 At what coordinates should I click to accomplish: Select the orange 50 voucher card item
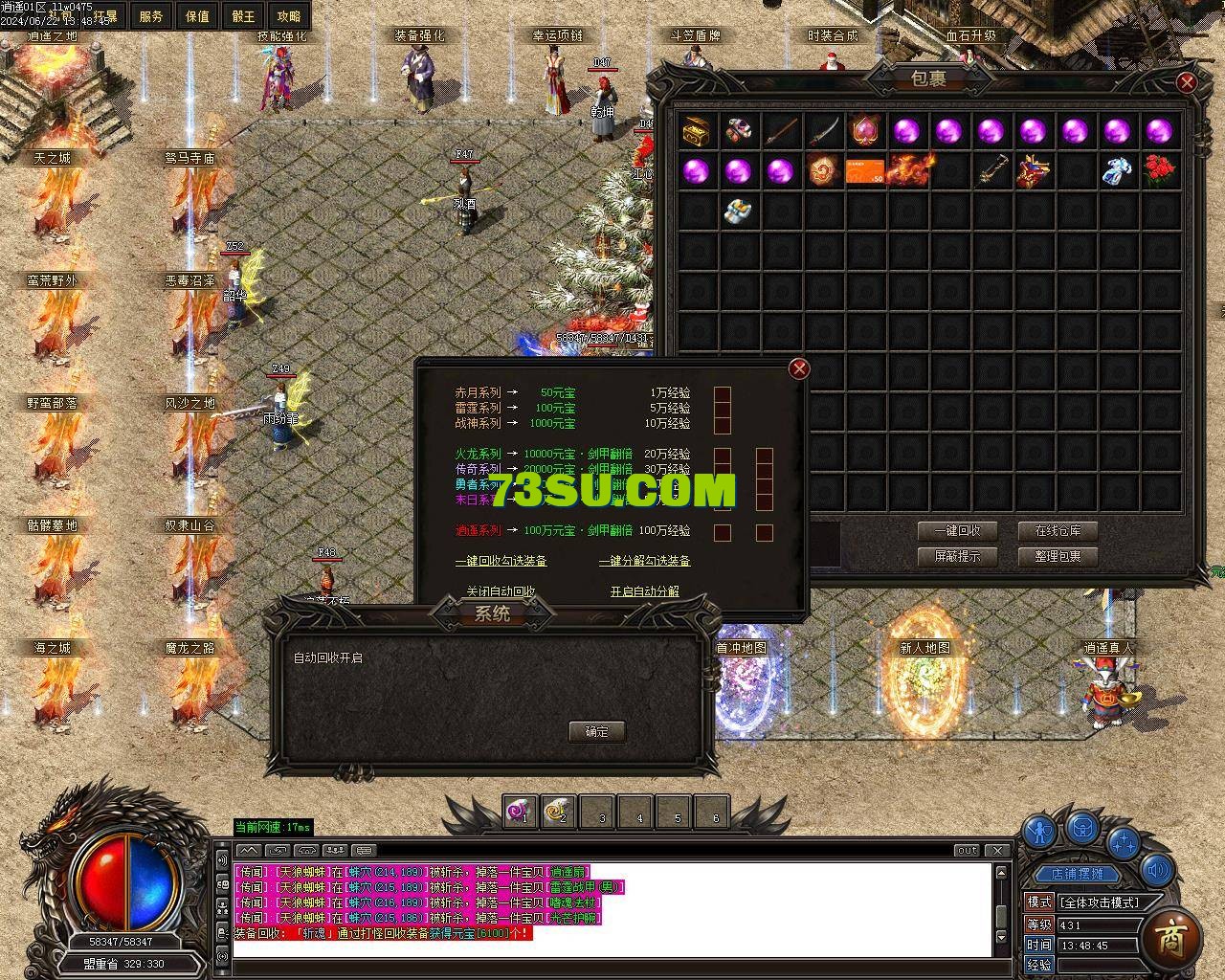pos(864,170)
